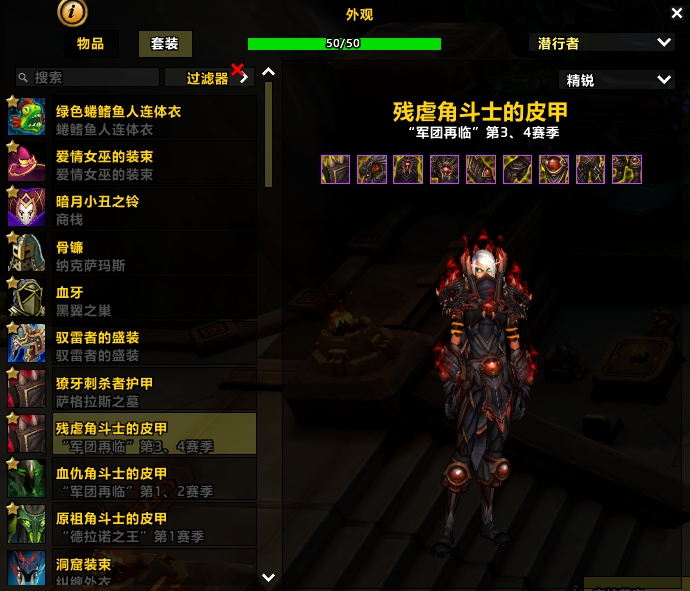Close the Appearances window
Viewport: 690px width, 591px height.
(x=676, y=12)
